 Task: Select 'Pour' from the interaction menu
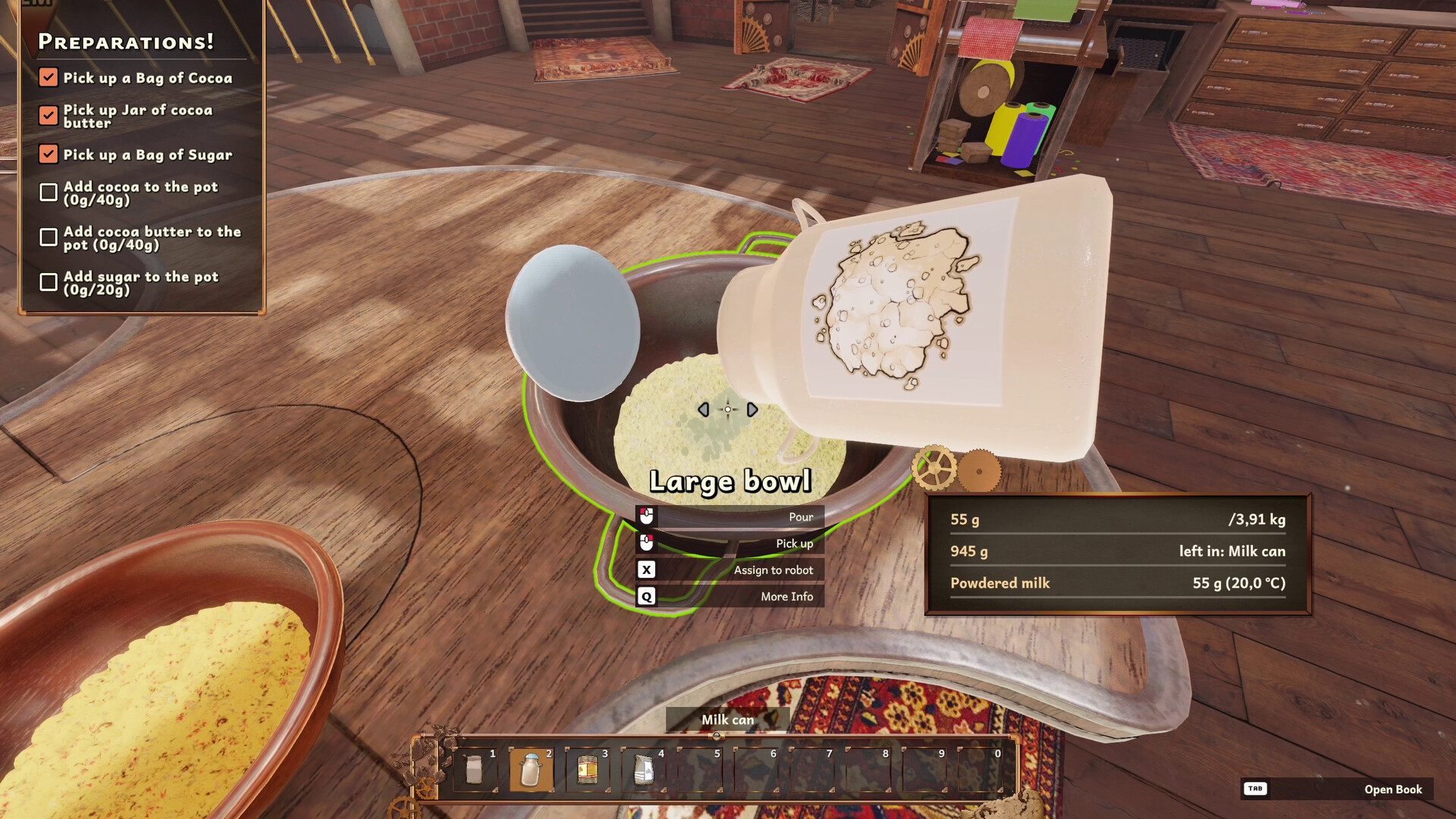[x=800, y=516]
